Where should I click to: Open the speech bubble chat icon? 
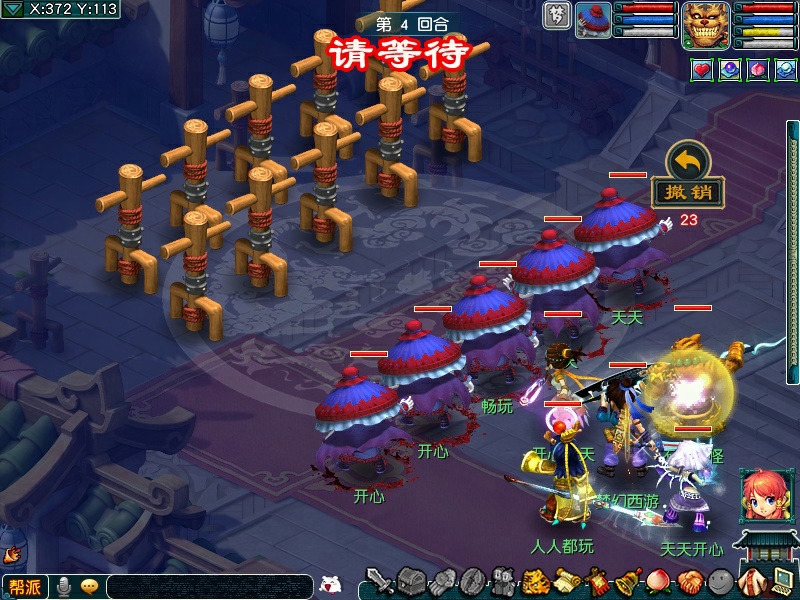pyautogui.click(x=89, y=587)
